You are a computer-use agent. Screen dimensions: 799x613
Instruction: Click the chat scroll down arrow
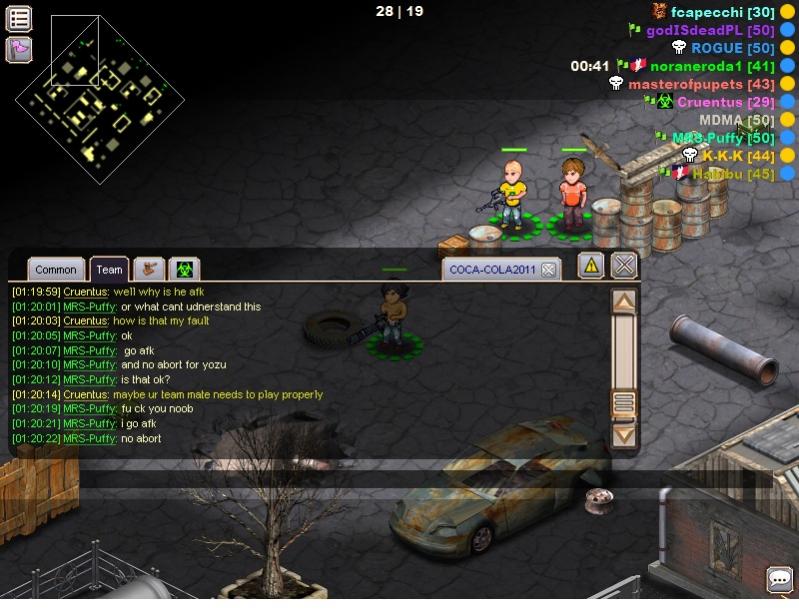click(x=623, y=434)
